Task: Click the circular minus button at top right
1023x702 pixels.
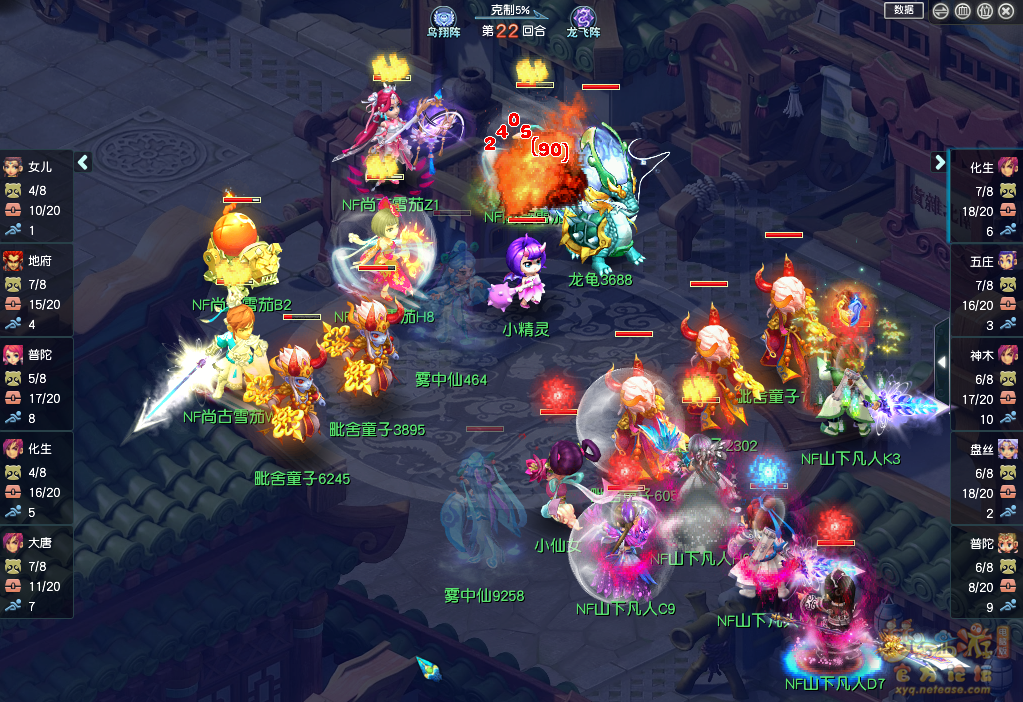Action: click(x=940, y=11)
